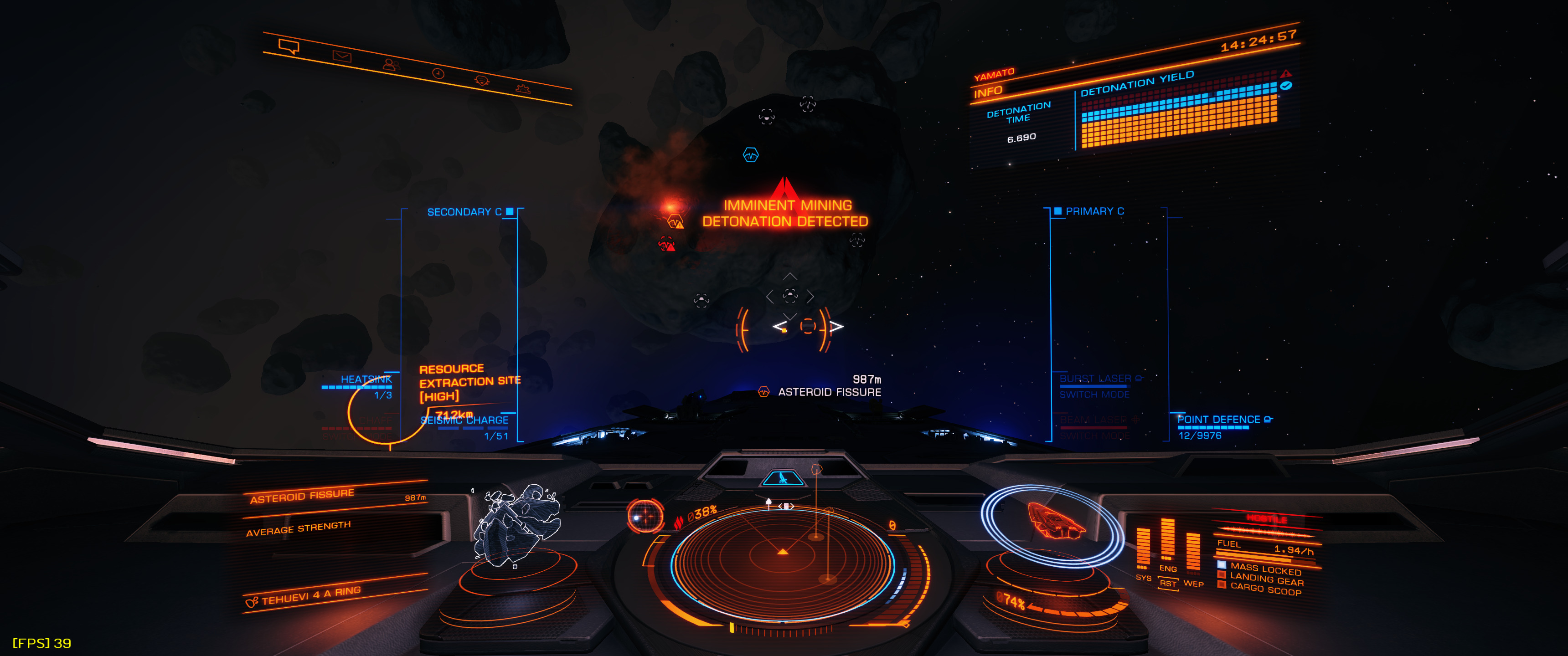Select the WEP power distributor bar

pos(1193,551)
